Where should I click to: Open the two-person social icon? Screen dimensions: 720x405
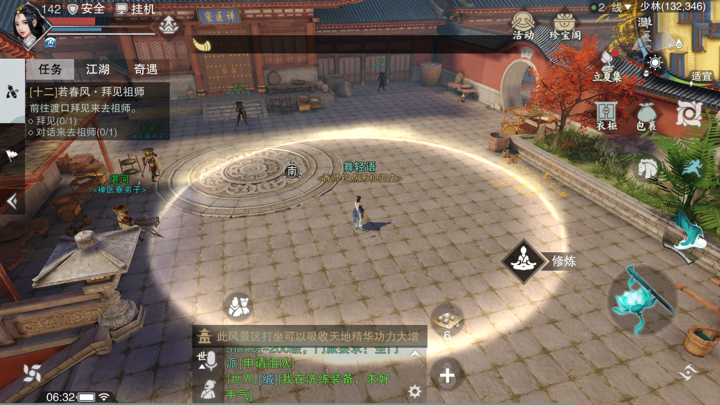coord(237,306)
